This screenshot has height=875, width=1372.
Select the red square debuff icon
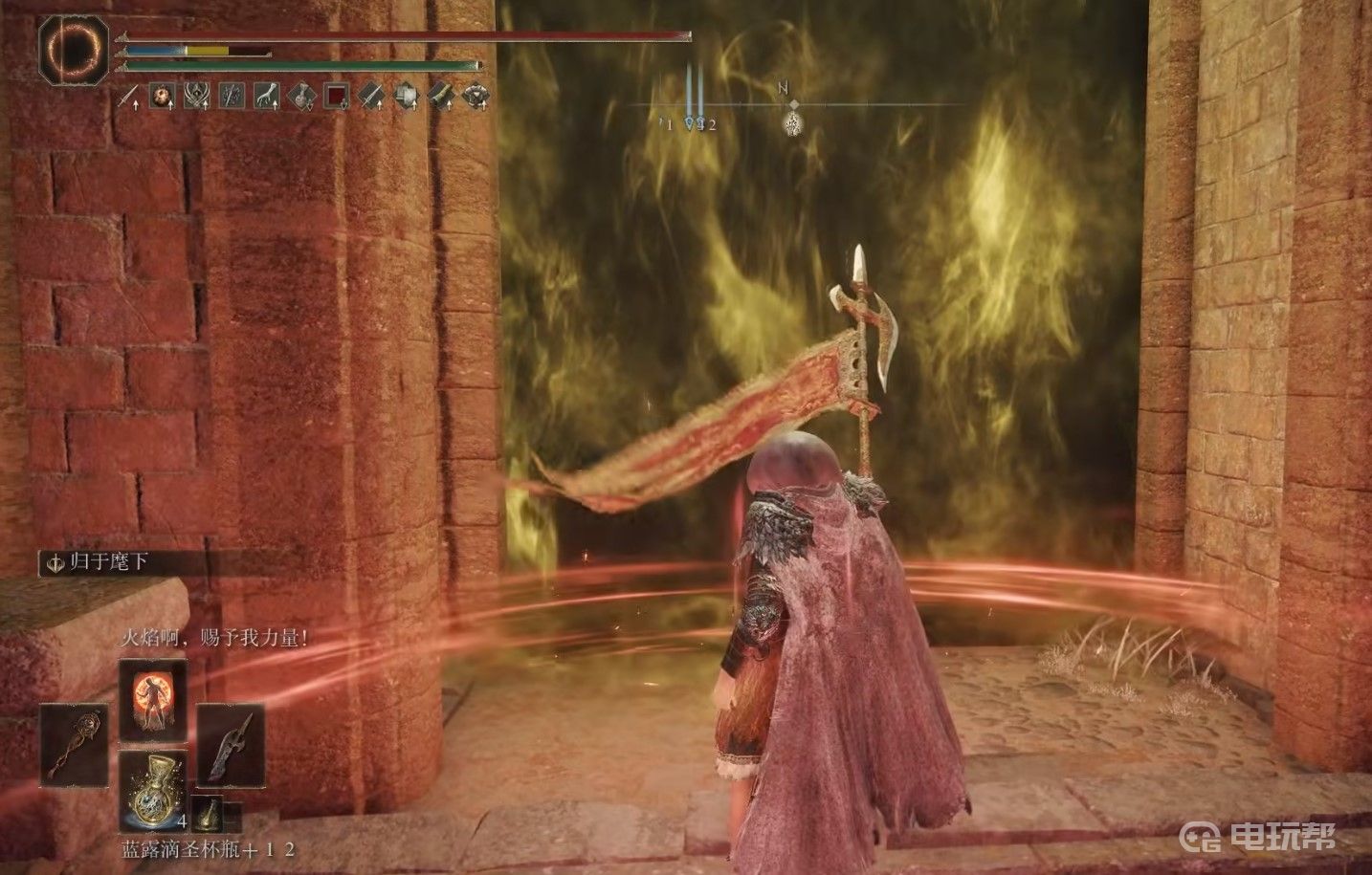337,95
